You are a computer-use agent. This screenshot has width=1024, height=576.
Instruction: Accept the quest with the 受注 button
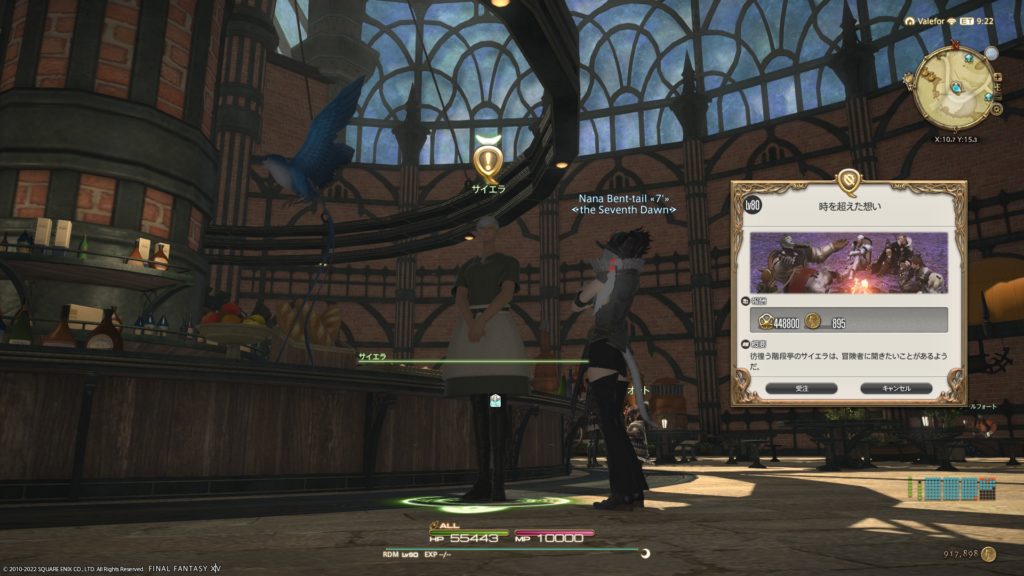tap(801, 388)
